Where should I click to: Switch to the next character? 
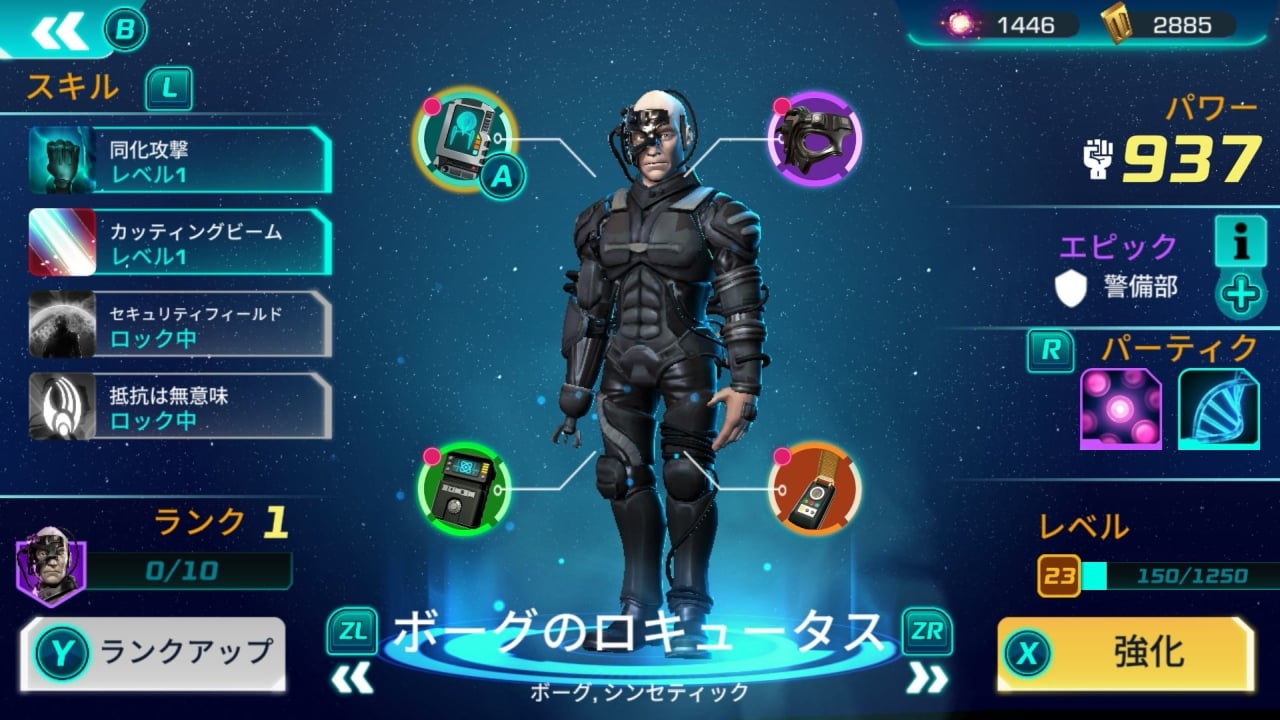point(926,679)
